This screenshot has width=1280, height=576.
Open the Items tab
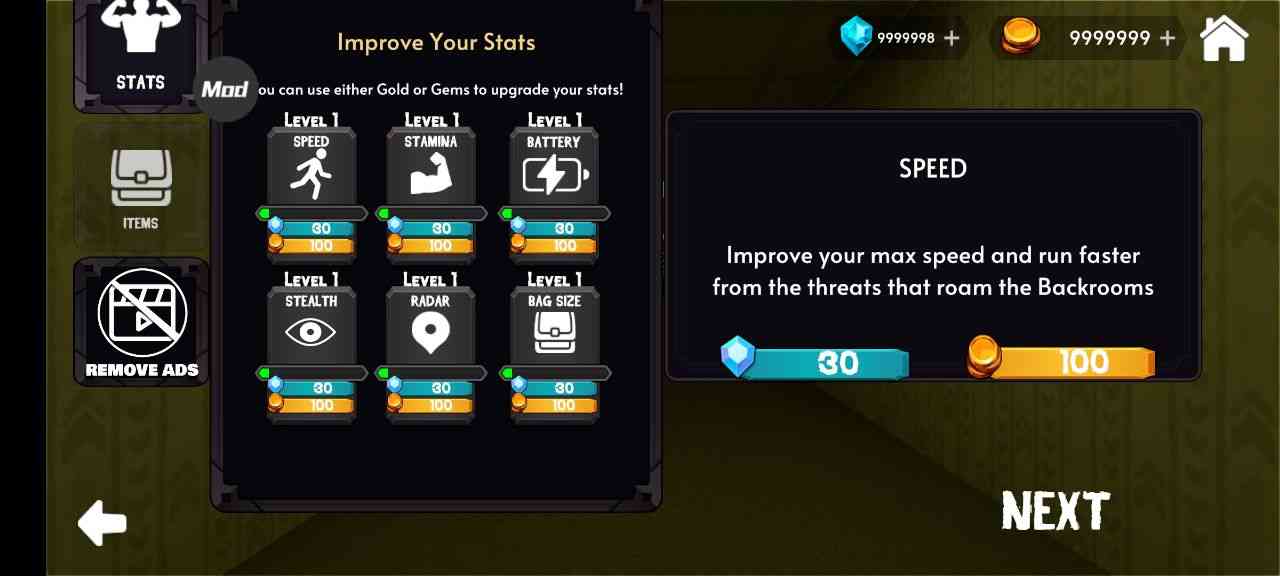click(x=140, y=190)
